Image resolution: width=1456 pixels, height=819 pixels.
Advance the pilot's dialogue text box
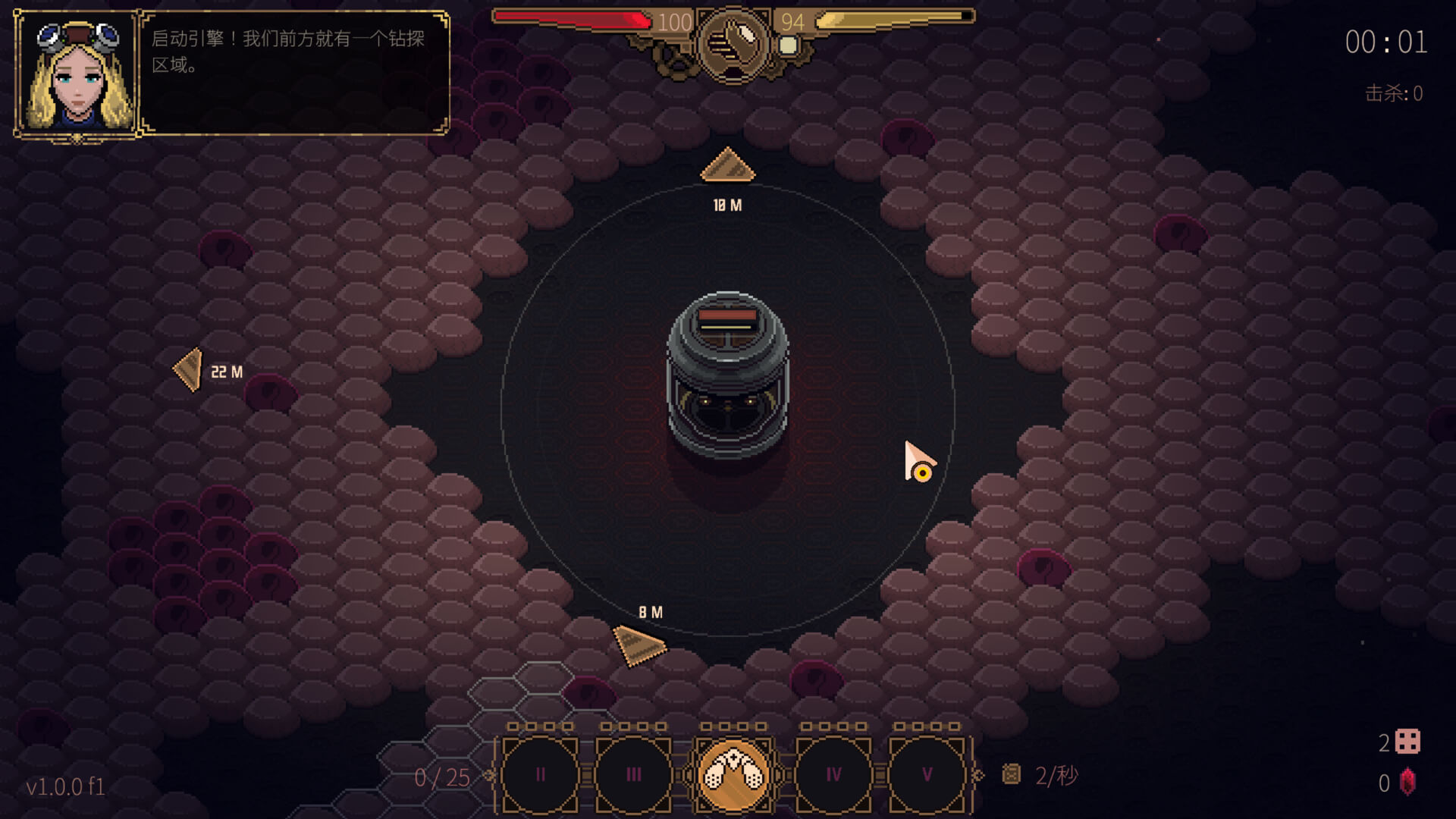pyautogui.click(x=294, y=73)
